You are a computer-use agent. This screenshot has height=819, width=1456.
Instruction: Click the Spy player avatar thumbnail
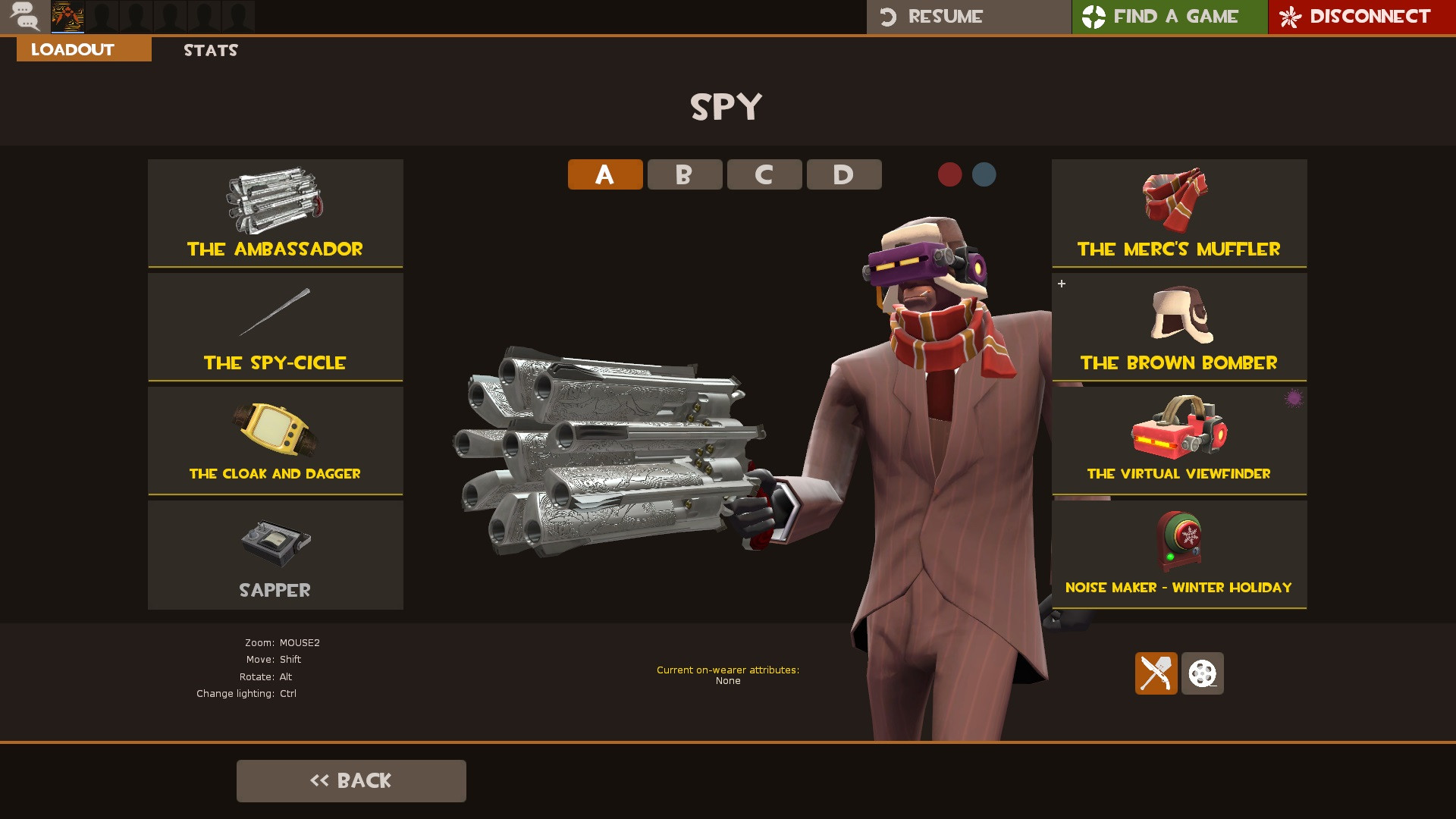[x=68, y=17]
